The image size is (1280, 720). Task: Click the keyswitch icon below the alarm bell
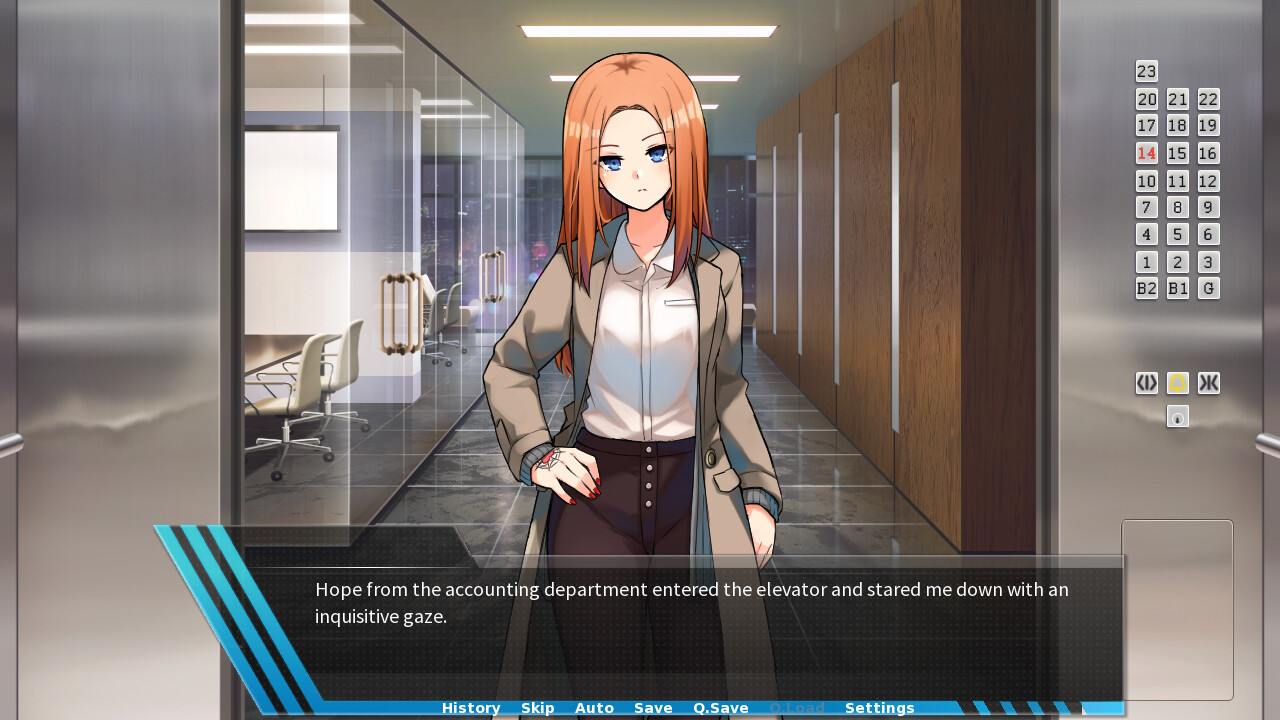pyautogui.click(x=1177, y=416)
